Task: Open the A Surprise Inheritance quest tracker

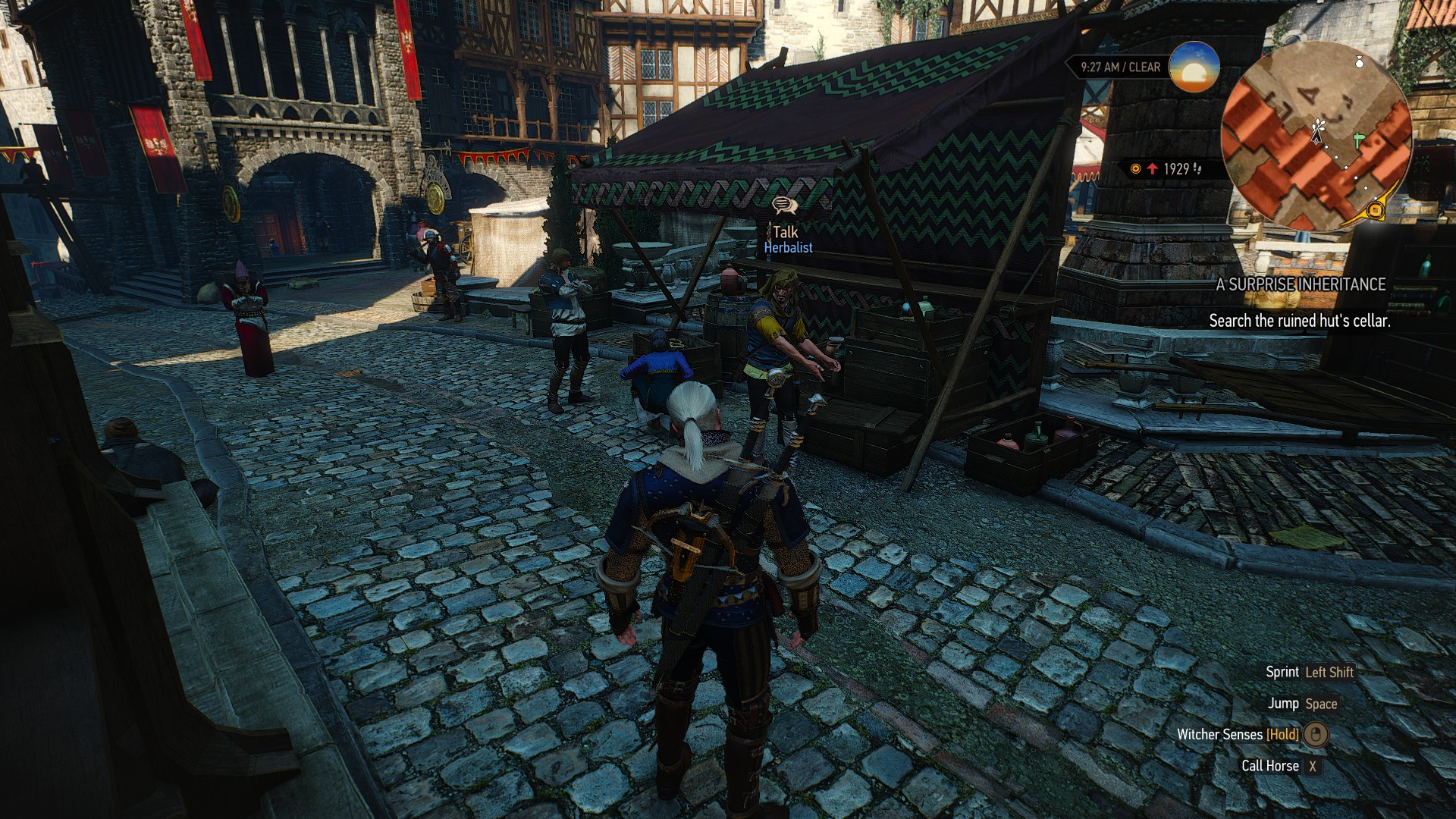Action: tap(1301, 284)
